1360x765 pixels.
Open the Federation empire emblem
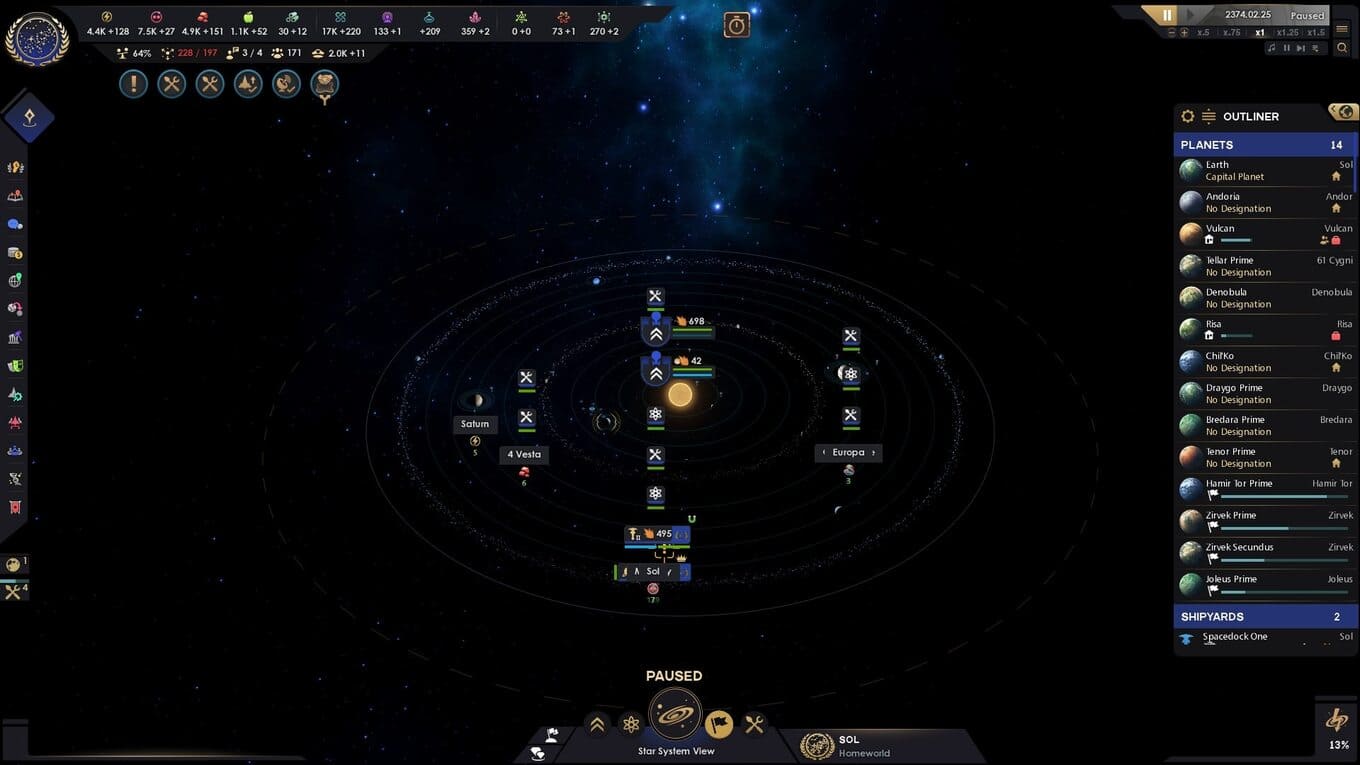tap(37, 39)
